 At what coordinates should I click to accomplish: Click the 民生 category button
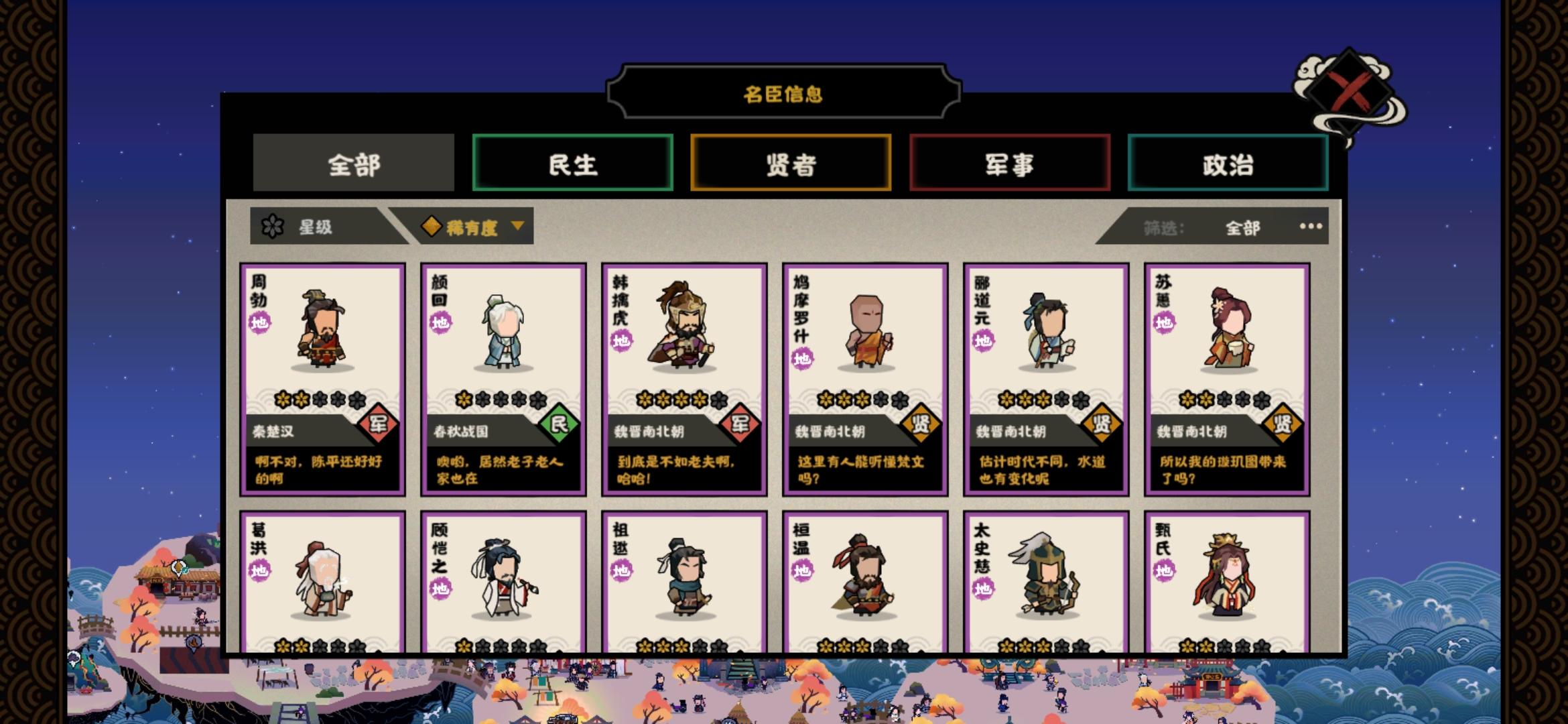pos(572,163)
